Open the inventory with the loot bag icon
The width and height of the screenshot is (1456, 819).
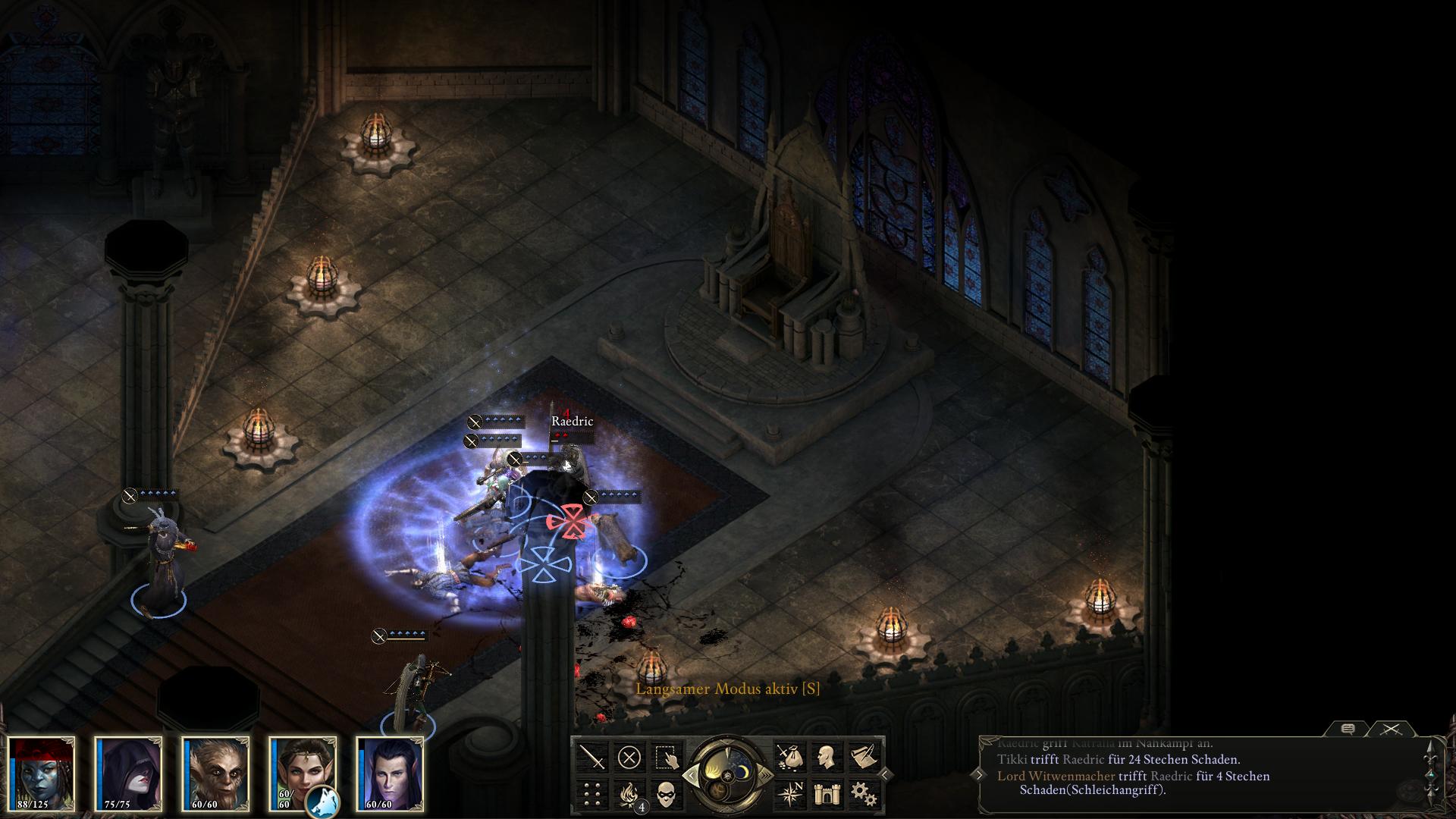(790, 757)
